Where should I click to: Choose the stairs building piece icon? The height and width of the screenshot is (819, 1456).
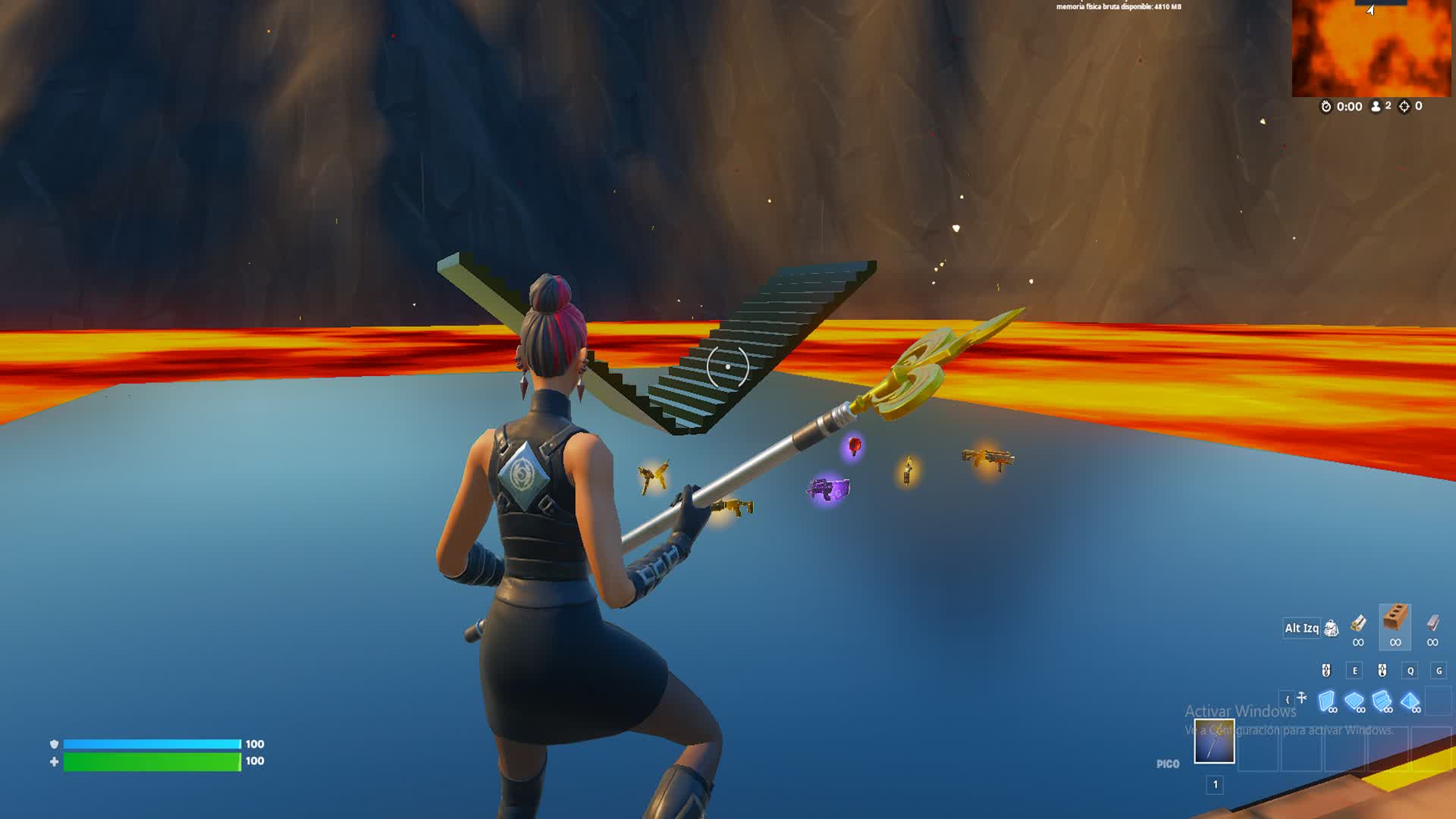pos(1380,699)
